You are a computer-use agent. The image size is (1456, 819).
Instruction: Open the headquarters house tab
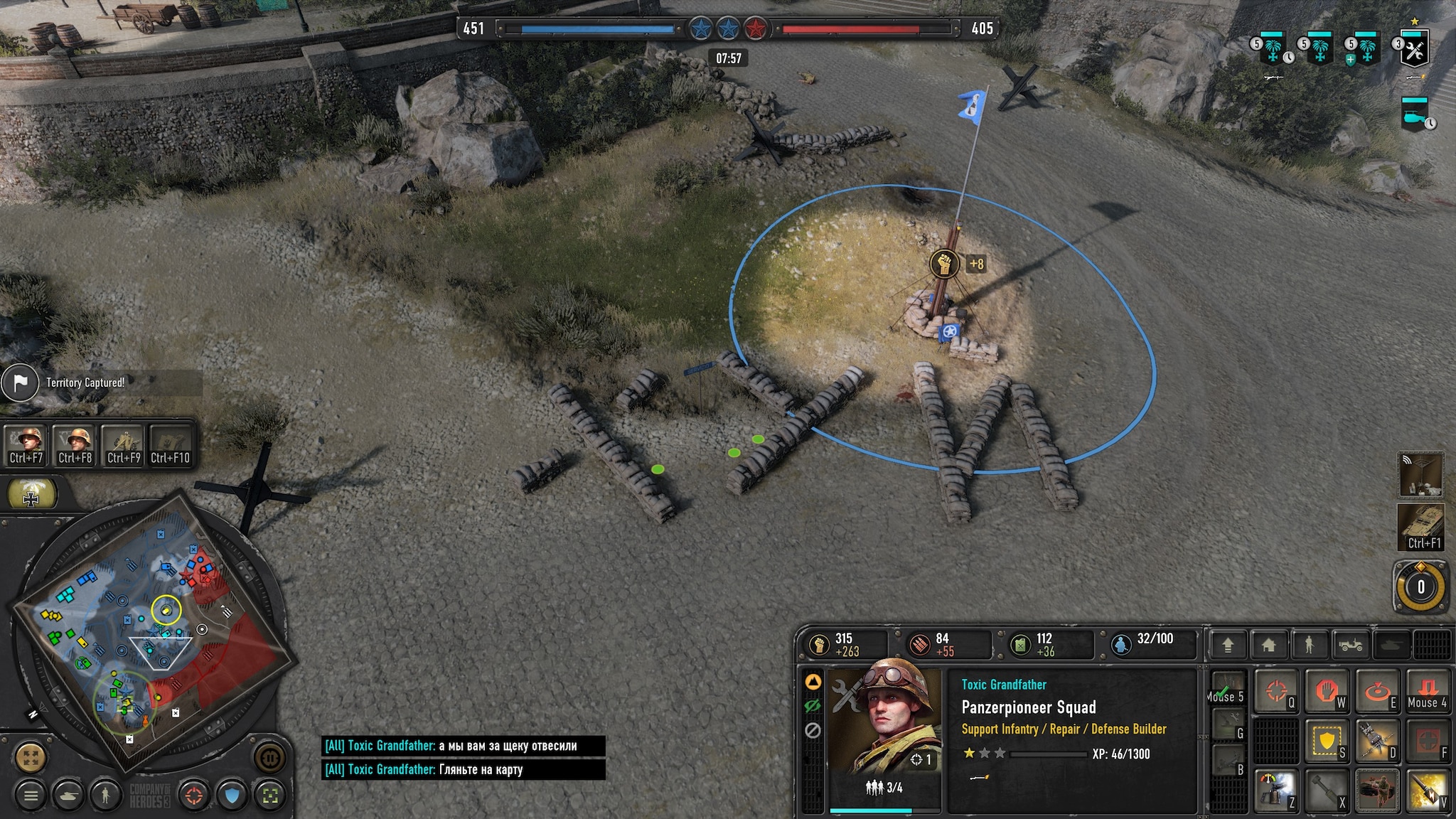tap(1268, 645)
